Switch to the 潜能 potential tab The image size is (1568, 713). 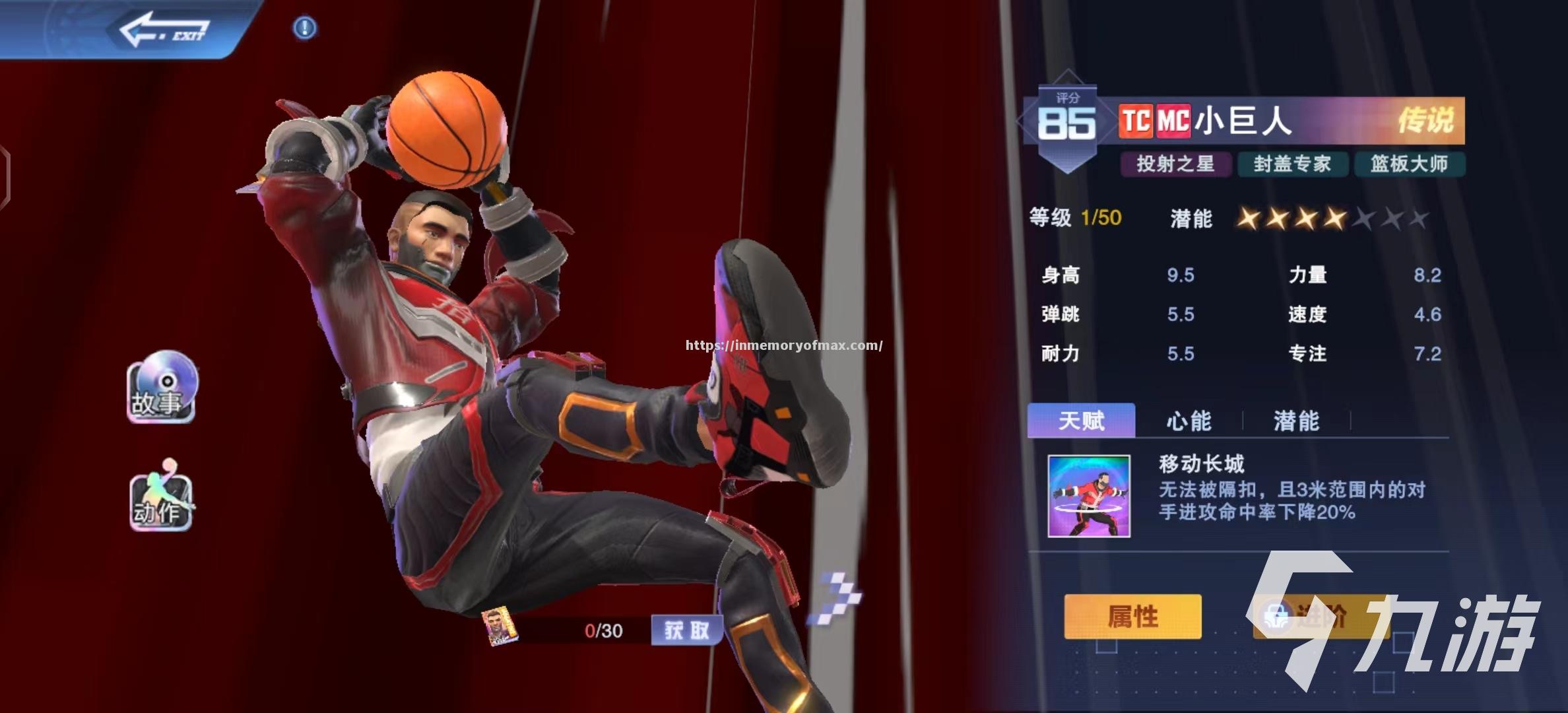pyautogui.click(x=1296, y=421)
